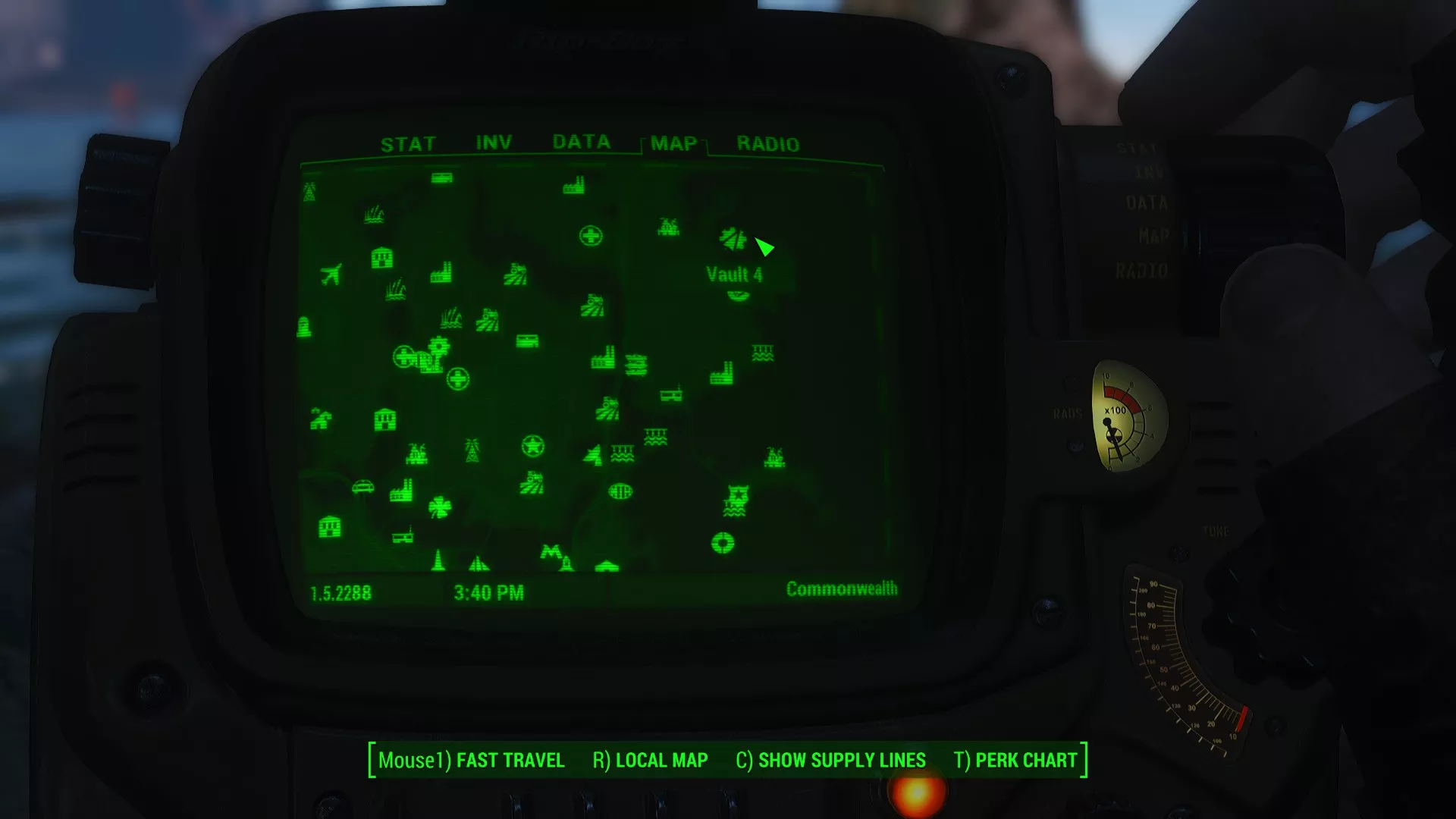The image size is (1456, 819).
Task: Open the INV tab
Action: coord(494,143)
